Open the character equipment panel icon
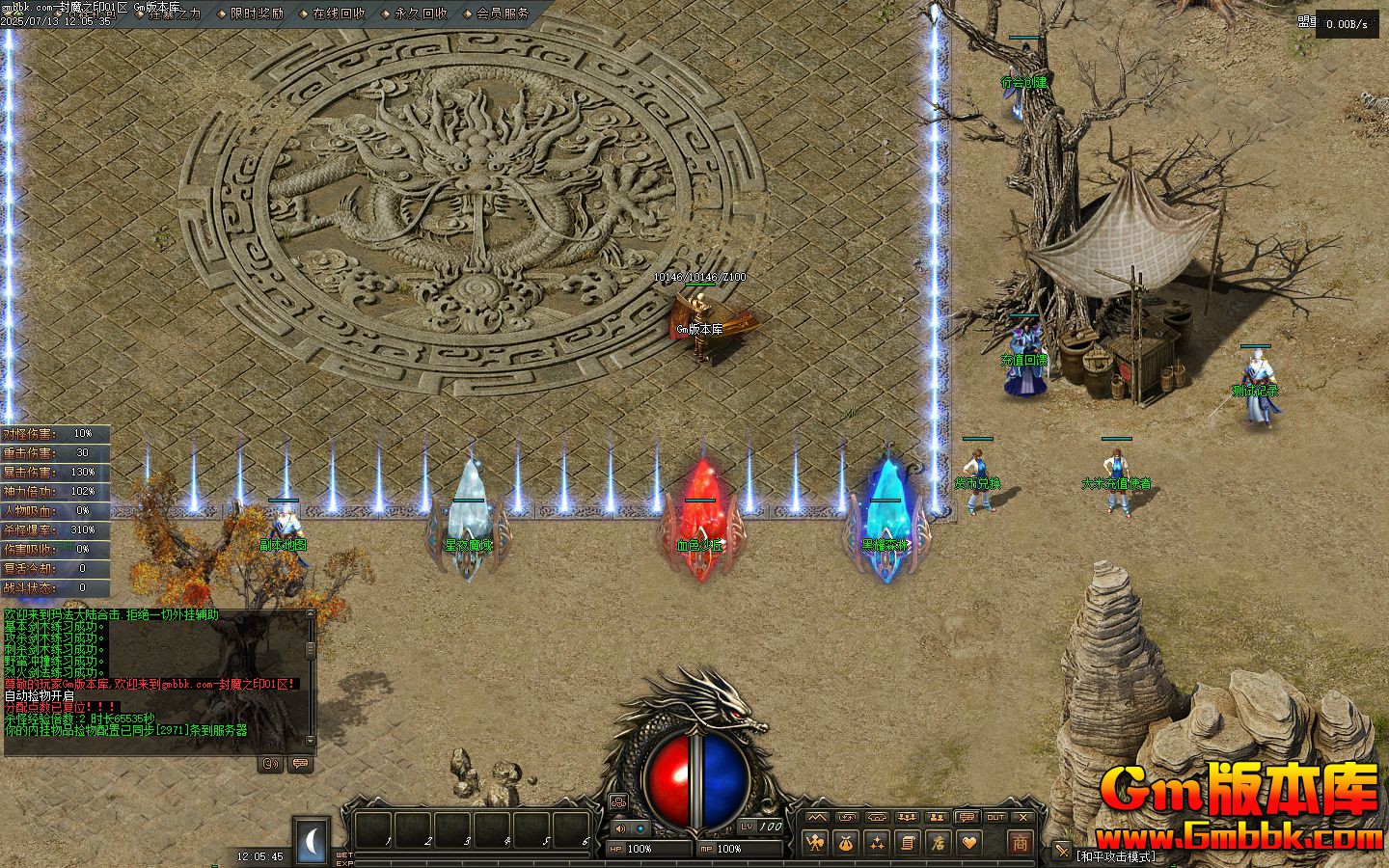Image resolution: width=1389 pixels, height=868 pixels. (816, 843)
